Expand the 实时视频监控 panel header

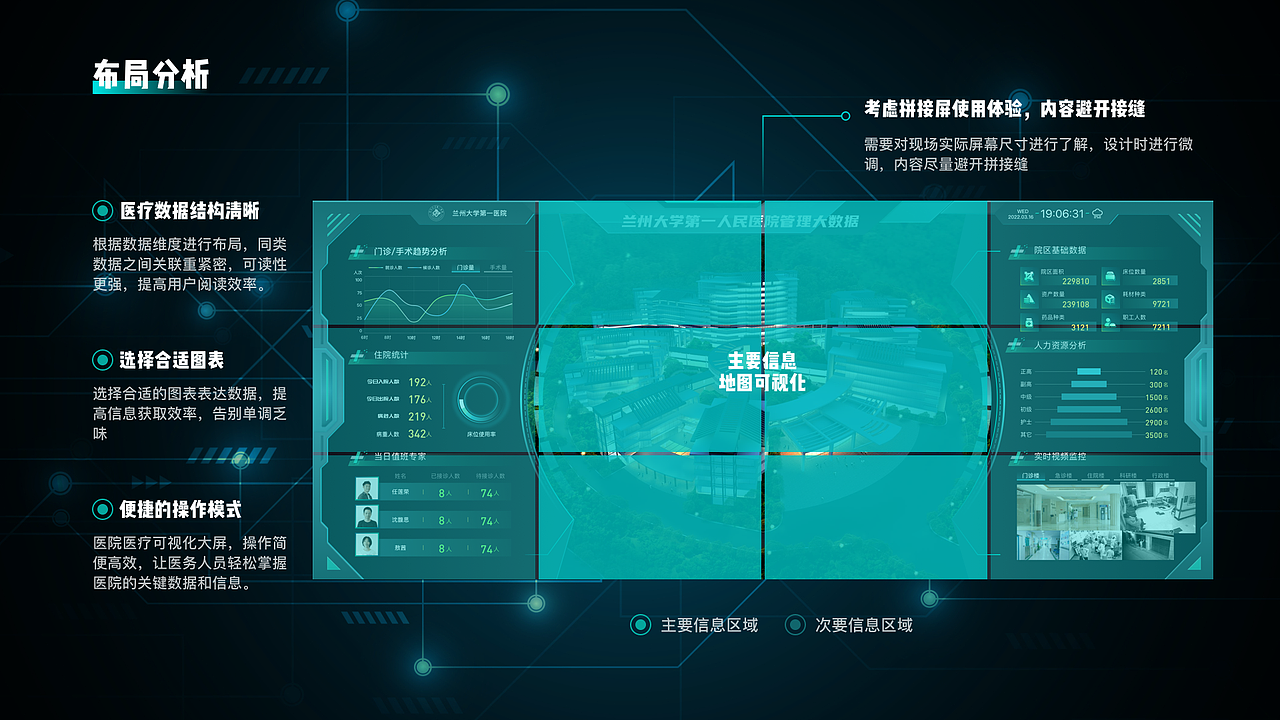(1060, 457)
